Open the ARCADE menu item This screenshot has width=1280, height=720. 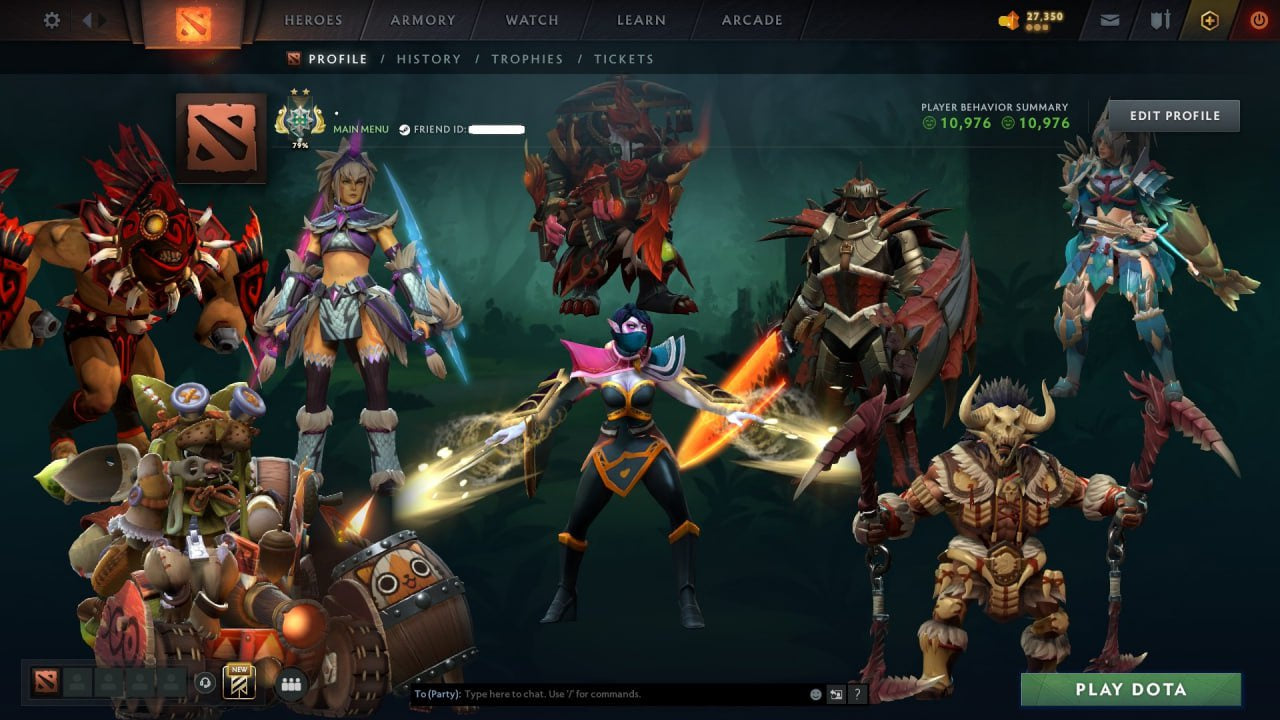[x=752, y=20]
